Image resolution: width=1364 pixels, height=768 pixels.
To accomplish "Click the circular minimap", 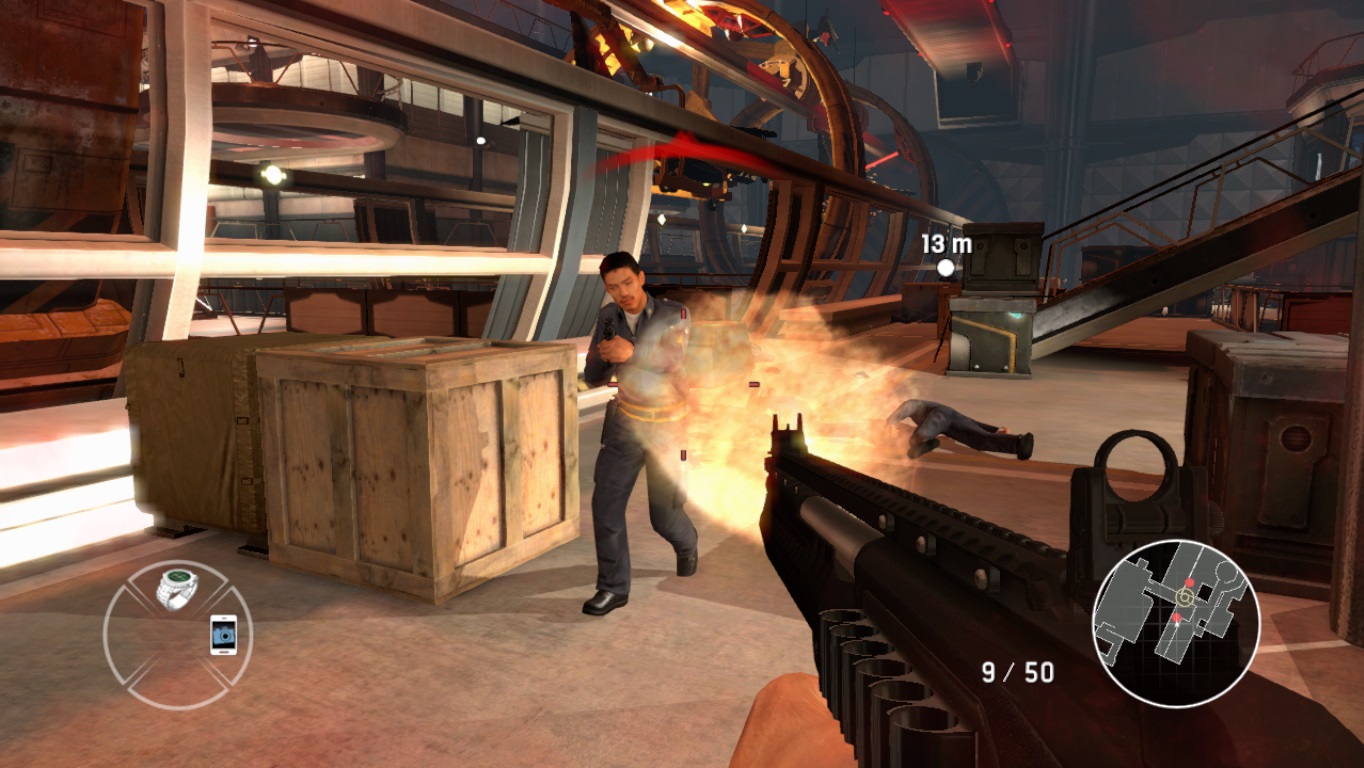I will tap(1175, 623).
